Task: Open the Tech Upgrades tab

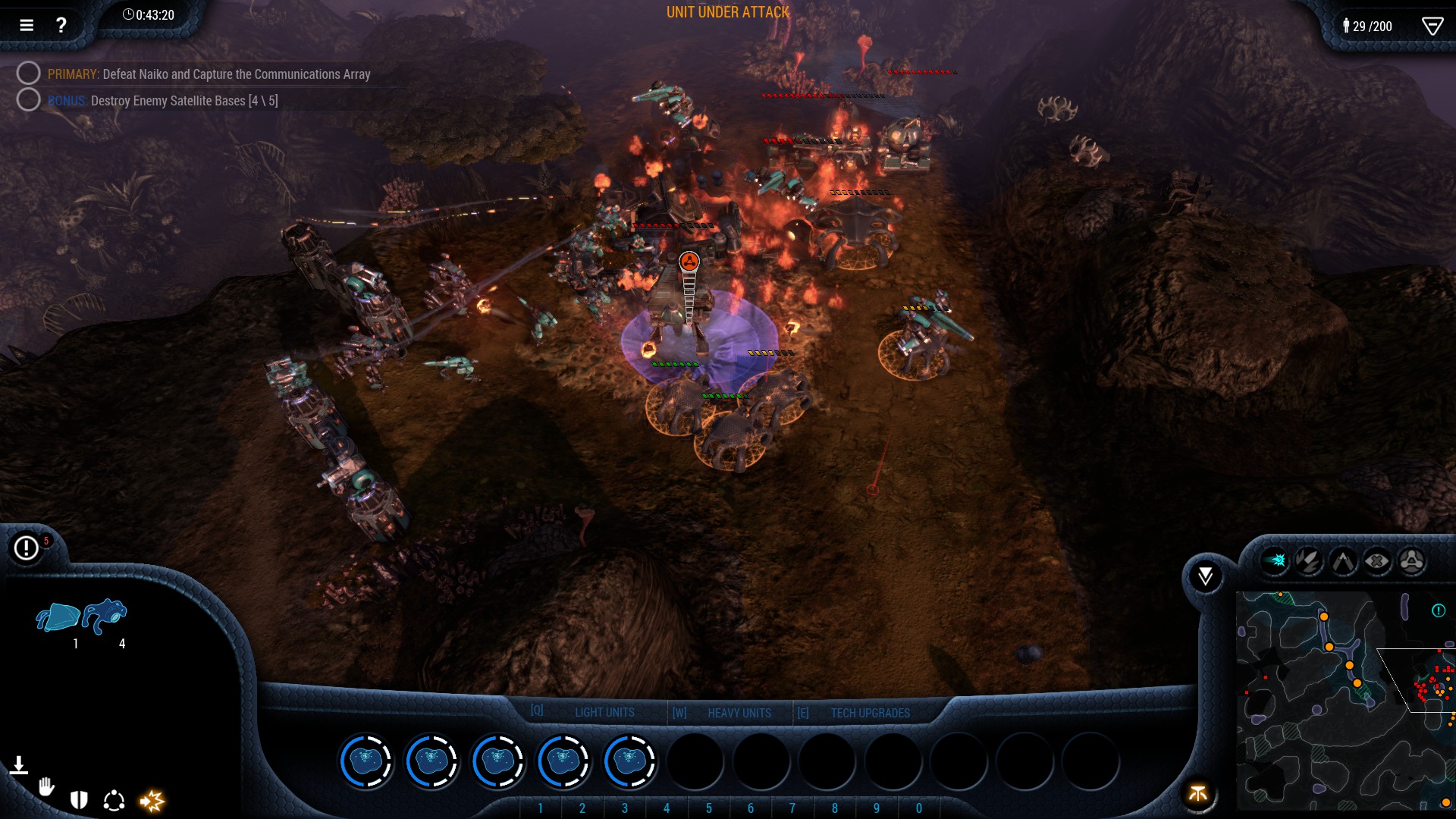Action: click(871, 712)
